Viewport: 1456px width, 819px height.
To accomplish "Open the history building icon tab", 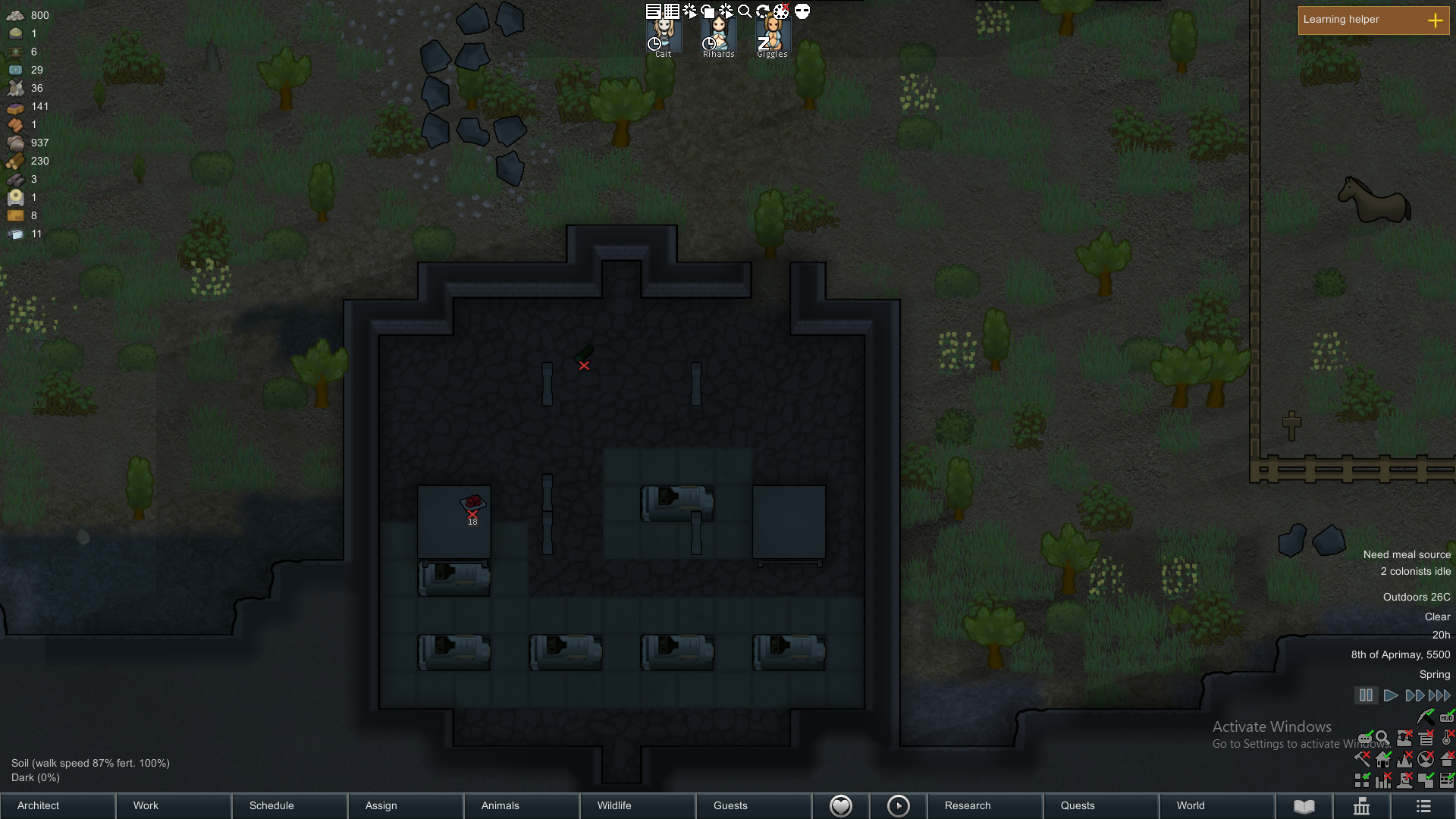I will [1362, 806].
